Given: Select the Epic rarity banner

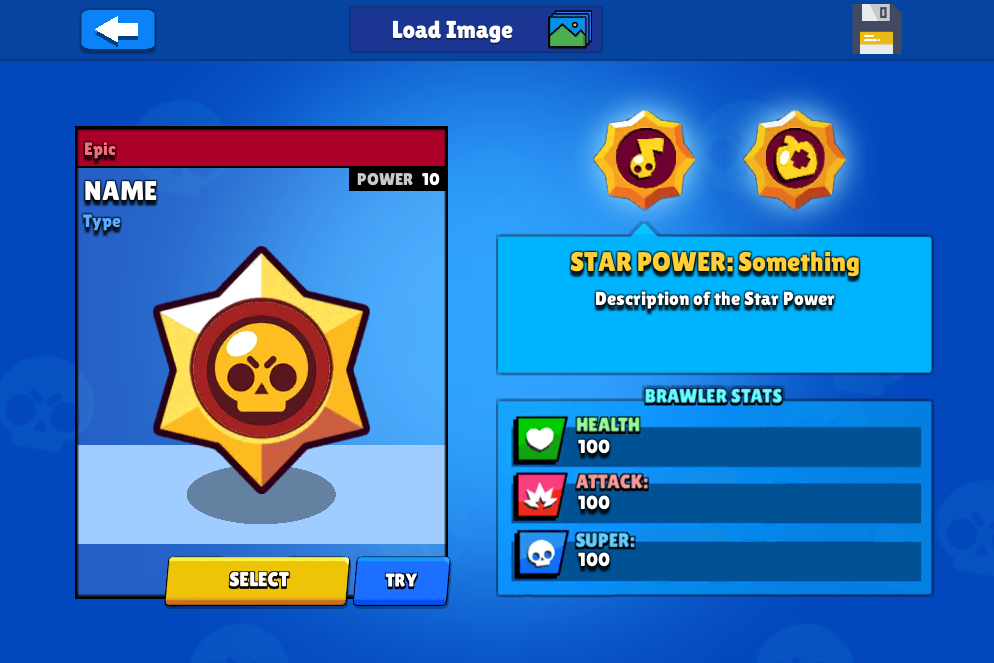Looking at the screenshot, I should click(x=260, y=149).
